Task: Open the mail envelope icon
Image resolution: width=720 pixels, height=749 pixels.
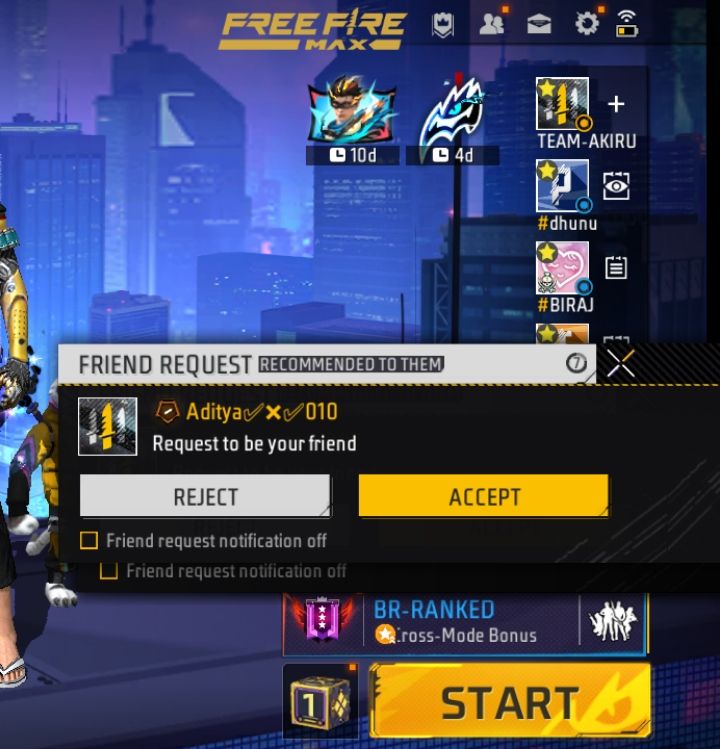Action: (539, 23)
